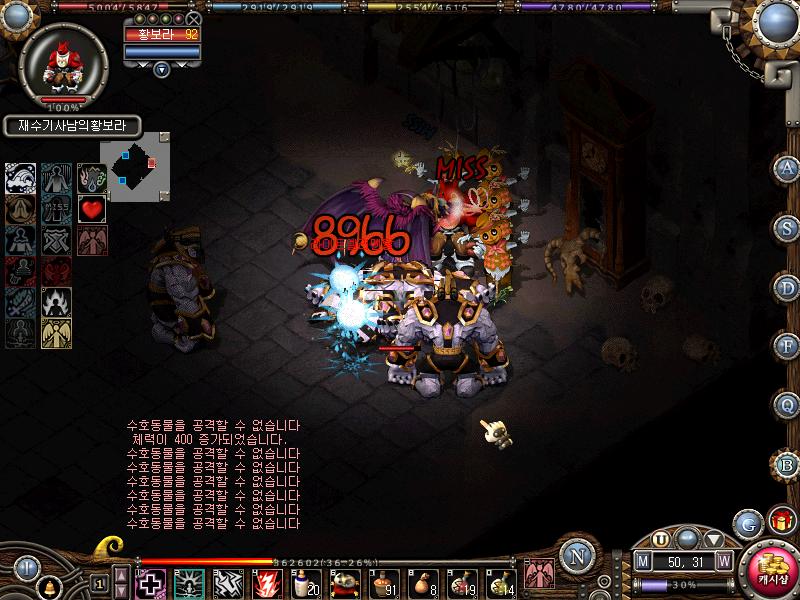The image size is (800, 600).
Task: Click the round D button on the side bar
Action: point(787,287)
